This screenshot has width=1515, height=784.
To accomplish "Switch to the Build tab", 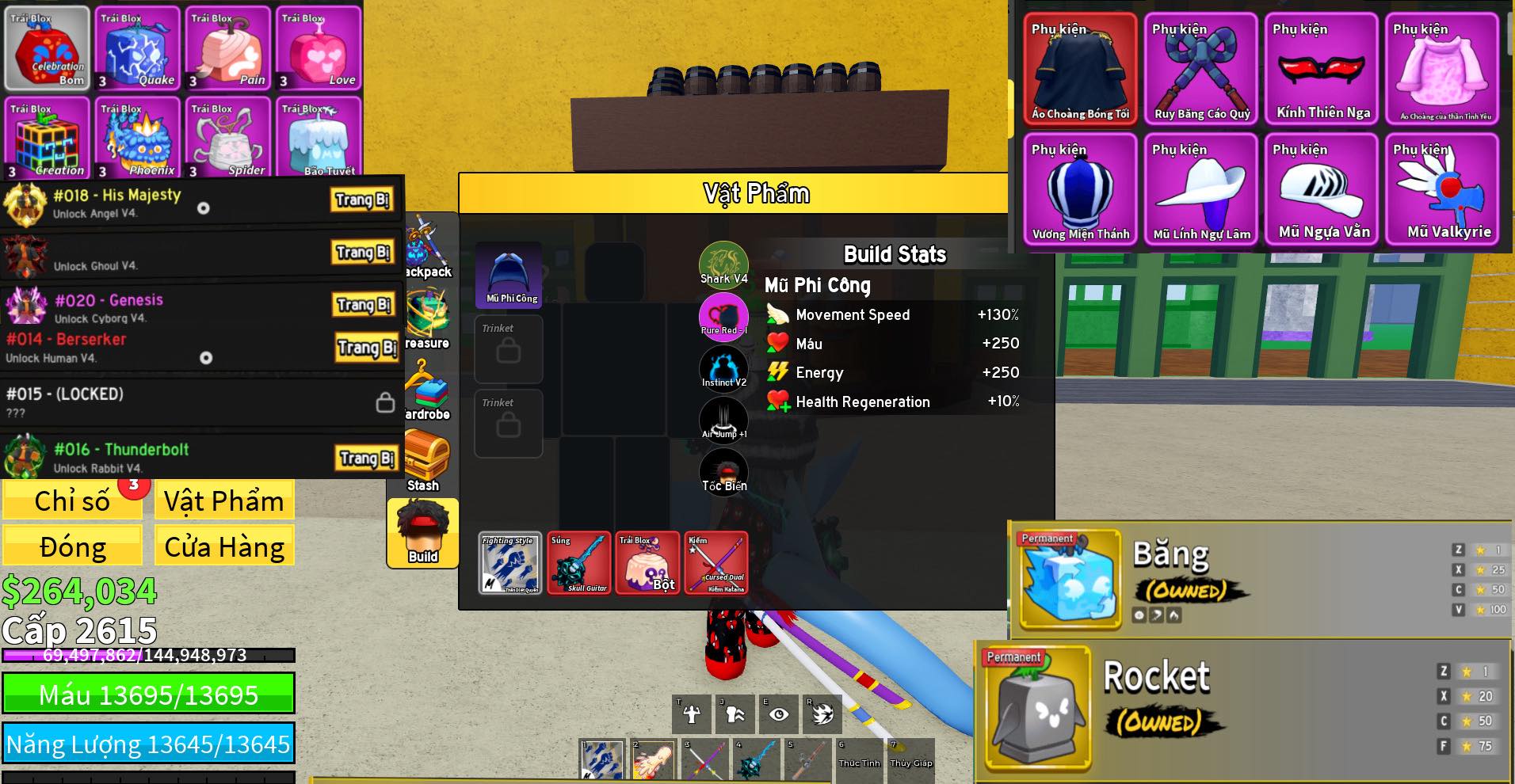I will point(423,534).
